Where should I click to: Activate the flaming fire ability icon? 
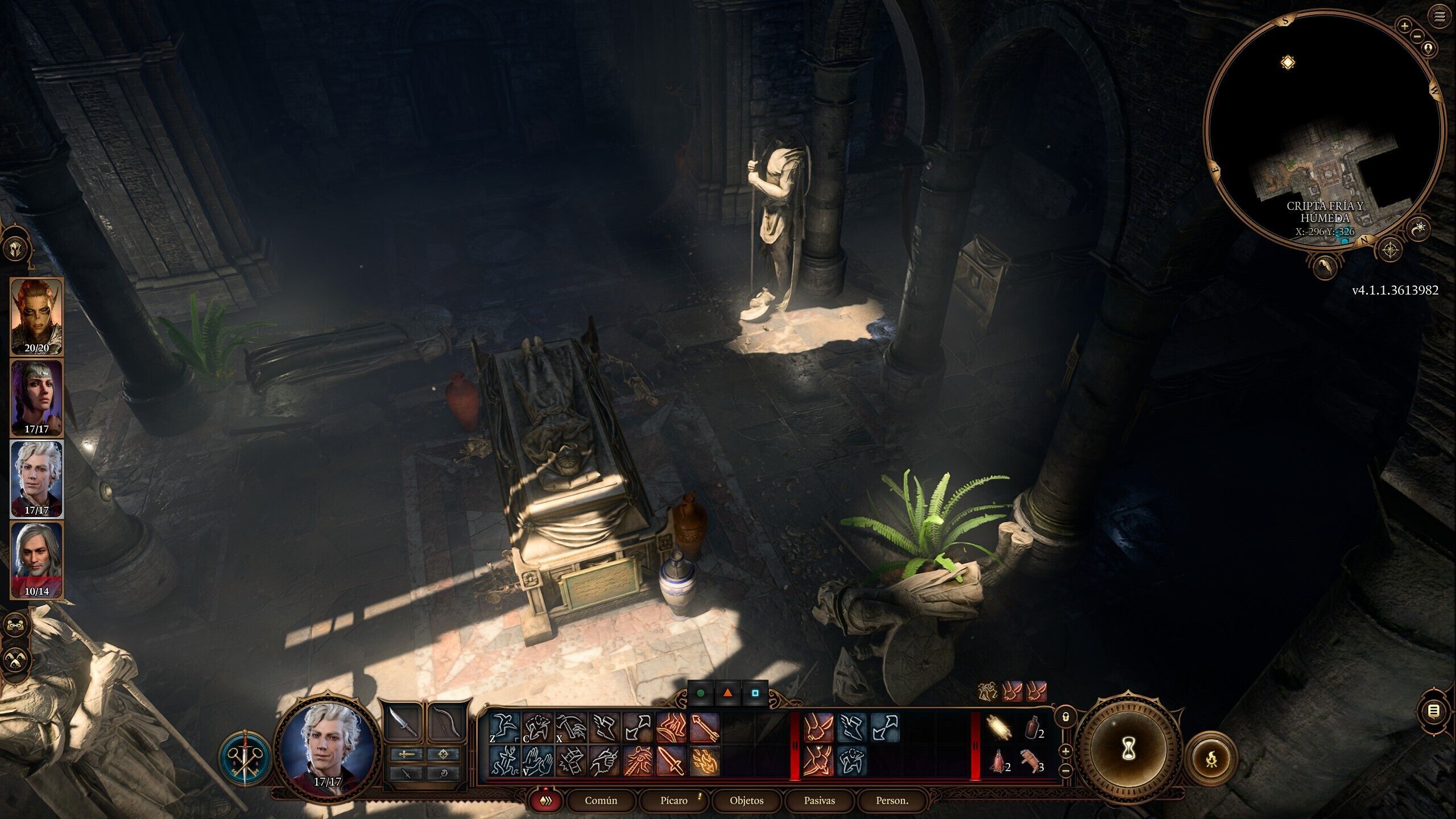tap(705, 761)
